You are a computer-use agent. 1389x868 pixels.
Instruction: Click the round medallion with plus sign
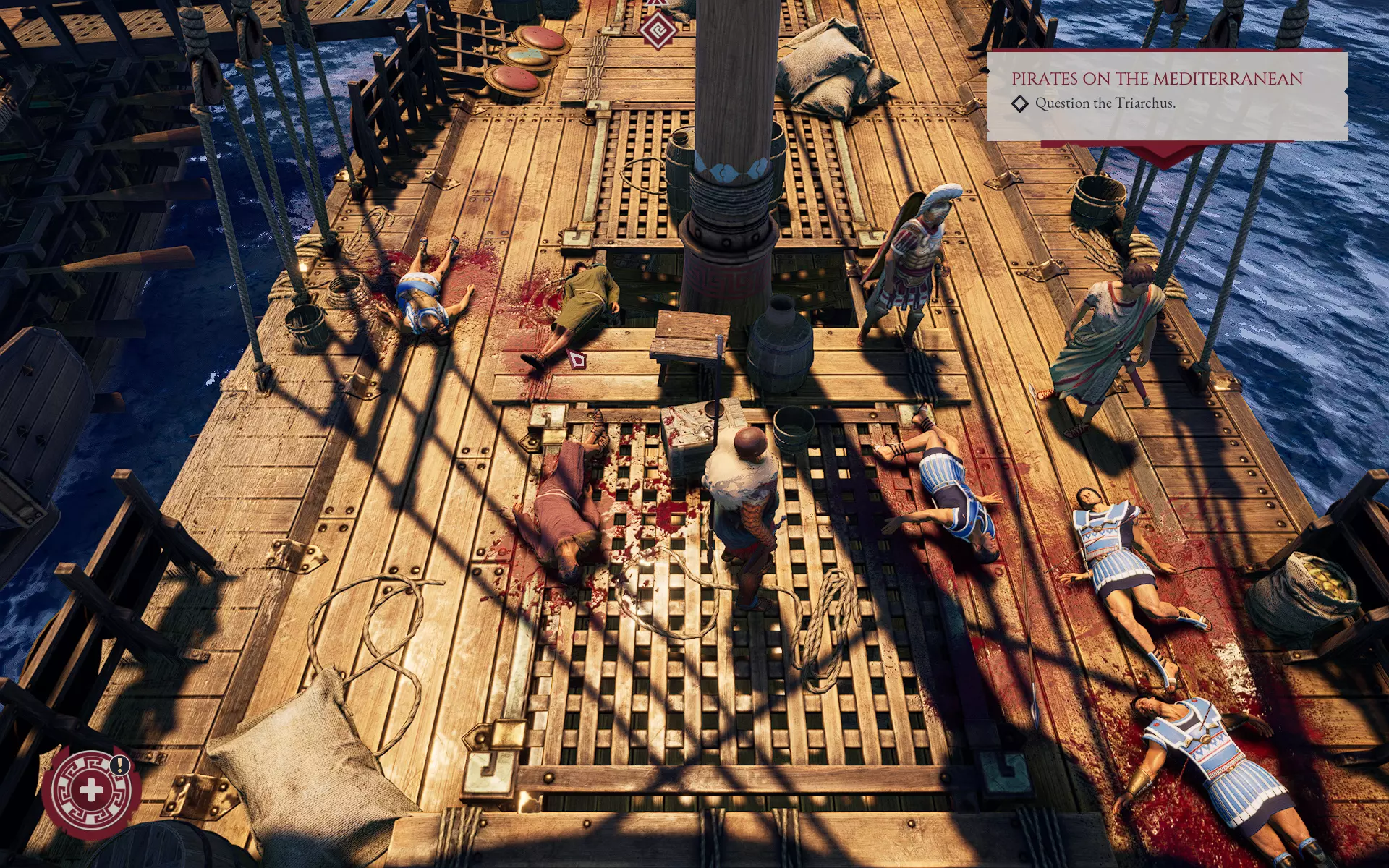point(91,790)
